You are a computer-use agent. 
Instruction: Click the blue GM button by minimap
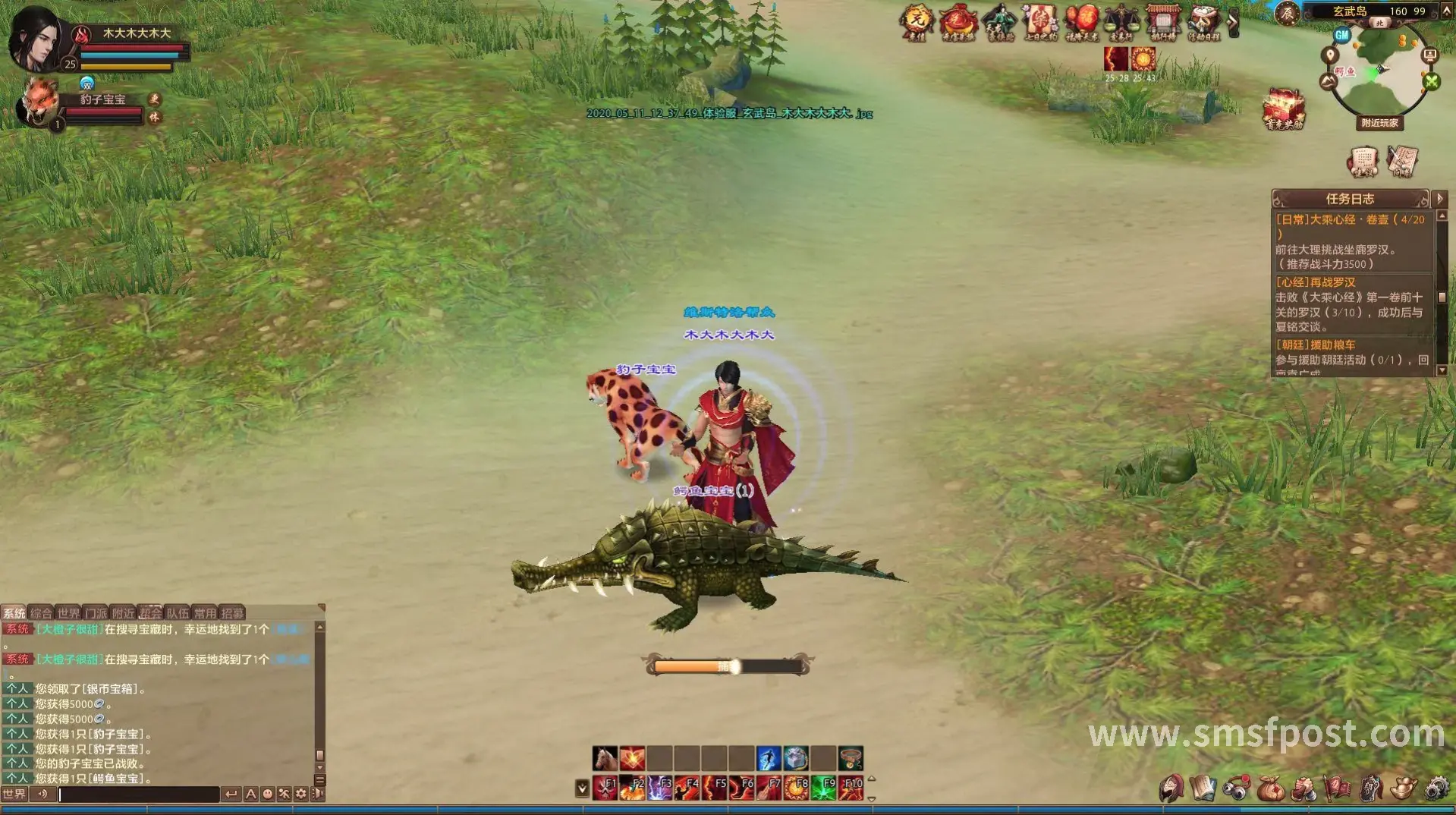1342,35
